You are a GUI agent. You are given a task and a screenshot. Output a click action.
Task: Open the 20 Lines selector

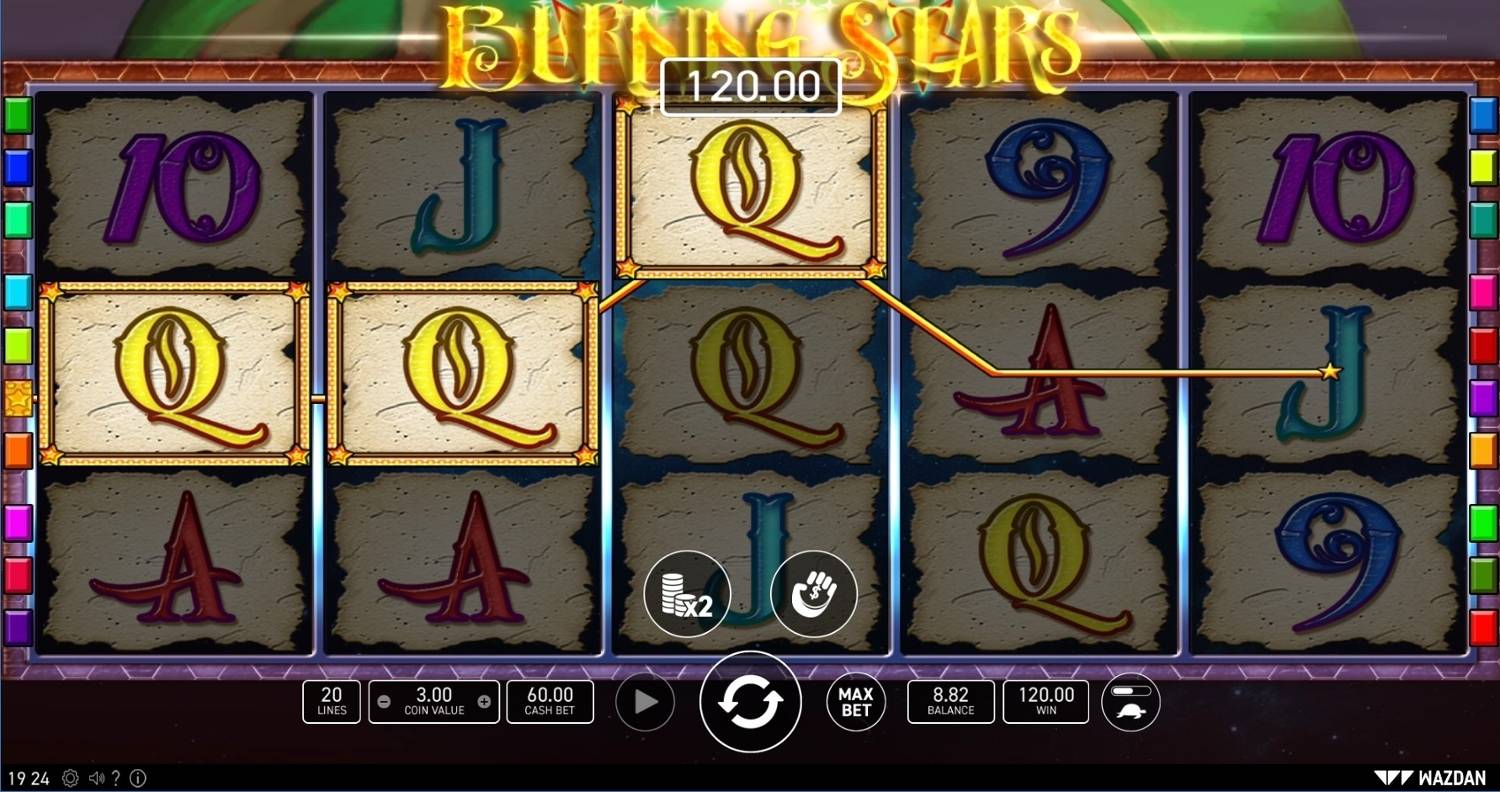(331, 702)
